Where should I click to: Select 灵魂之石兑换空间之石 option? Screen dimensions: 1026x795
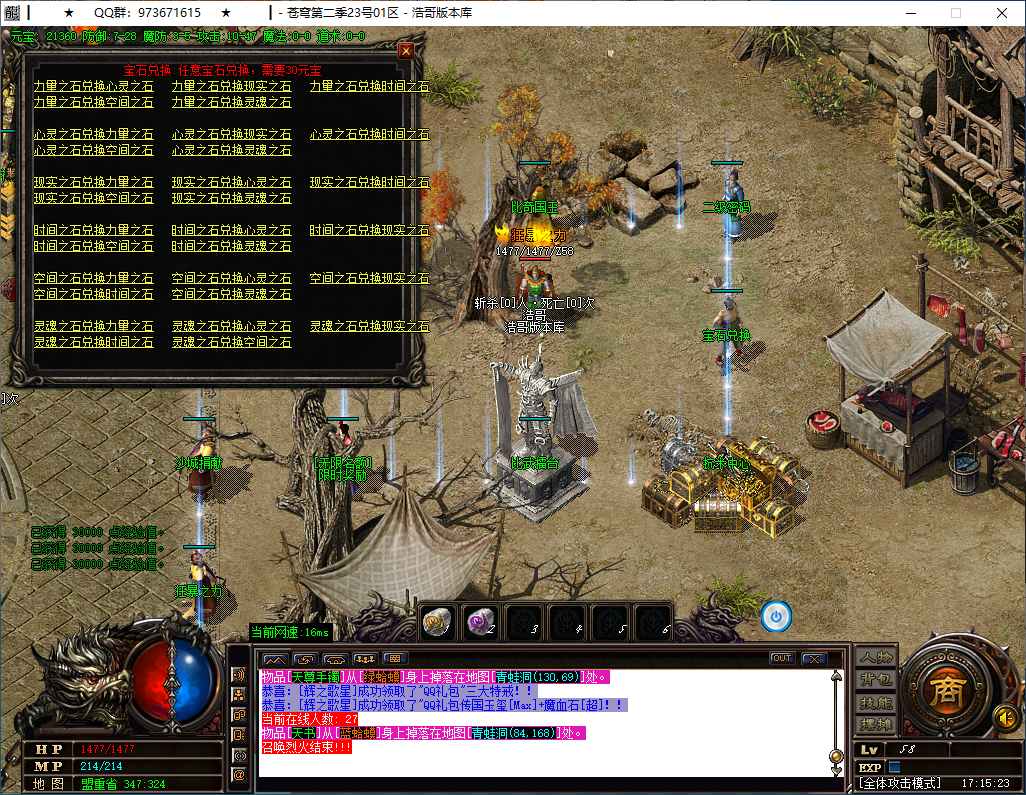click(x=231, y=342)
